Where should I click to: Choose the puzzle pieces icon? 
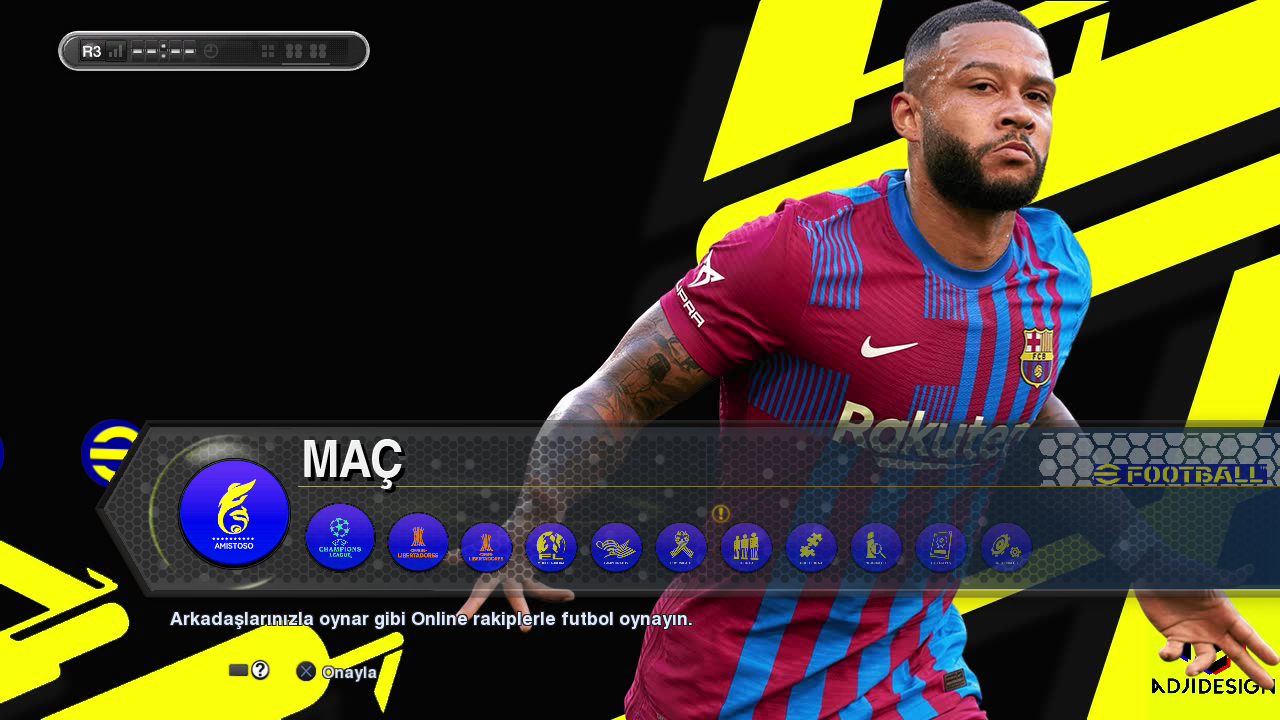(811, 548)
